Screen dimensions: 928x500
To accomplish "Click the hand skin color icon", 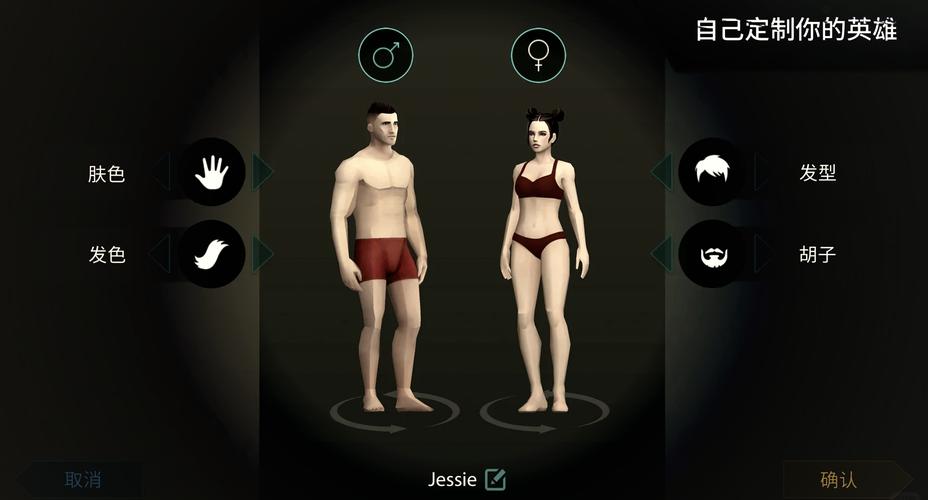I will coord(211,172).
